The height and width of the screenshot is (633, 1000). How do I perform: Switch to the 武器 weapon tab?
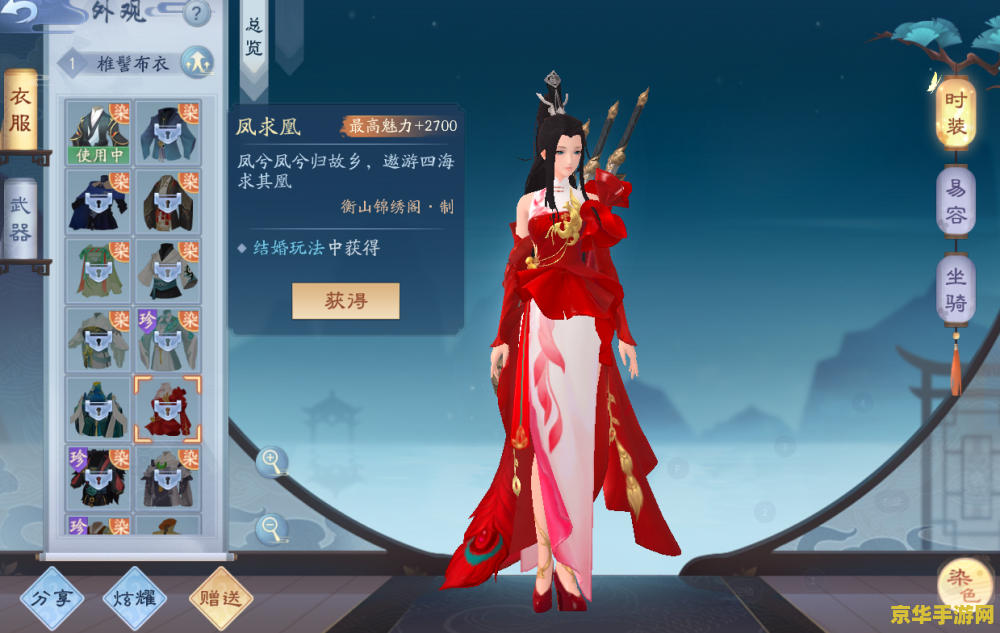click(x=21, y=216)
